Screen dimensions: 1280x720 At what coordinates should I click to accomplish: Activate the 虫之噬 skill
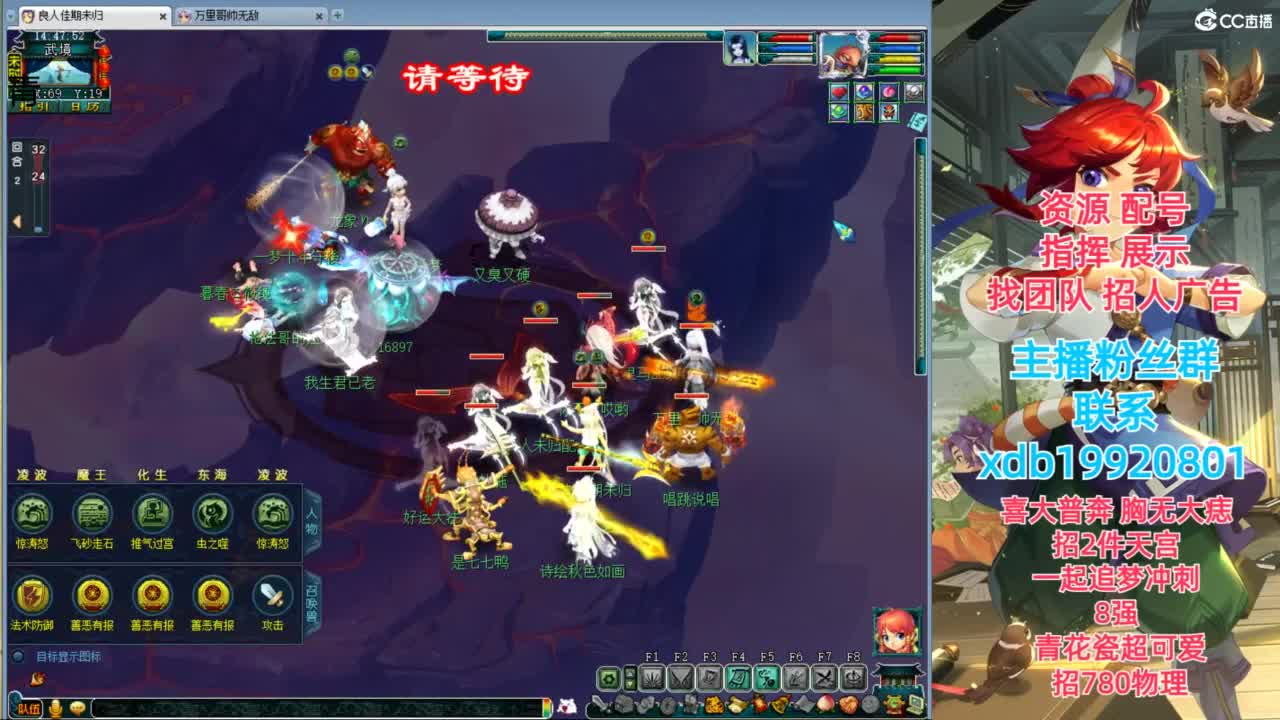pos(214,513)
